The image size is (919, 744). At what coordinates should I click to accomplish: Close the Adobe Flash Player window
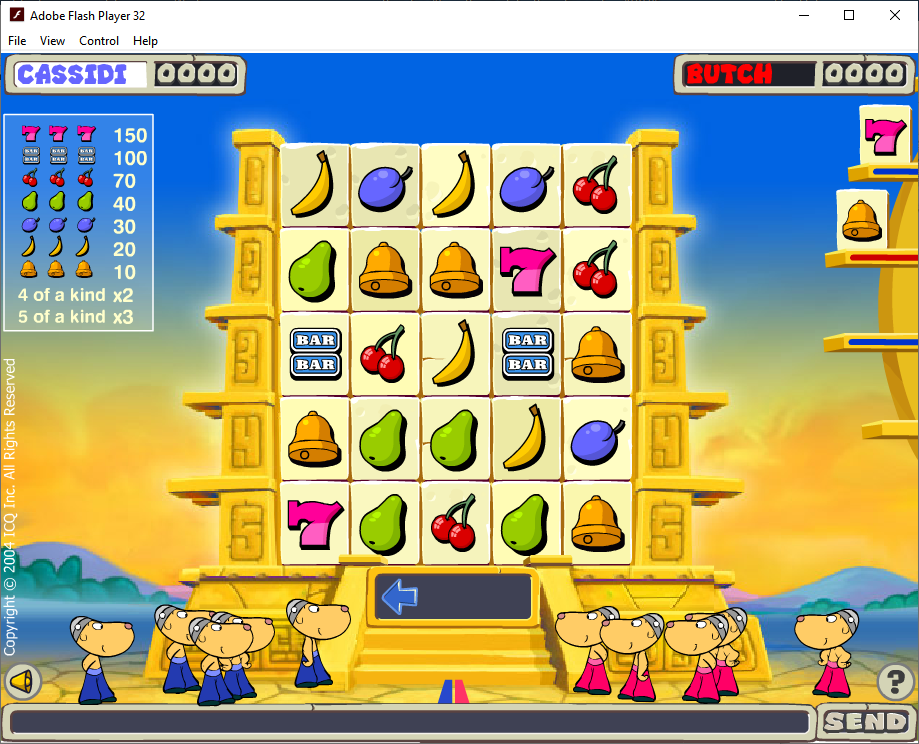[895, 15]
